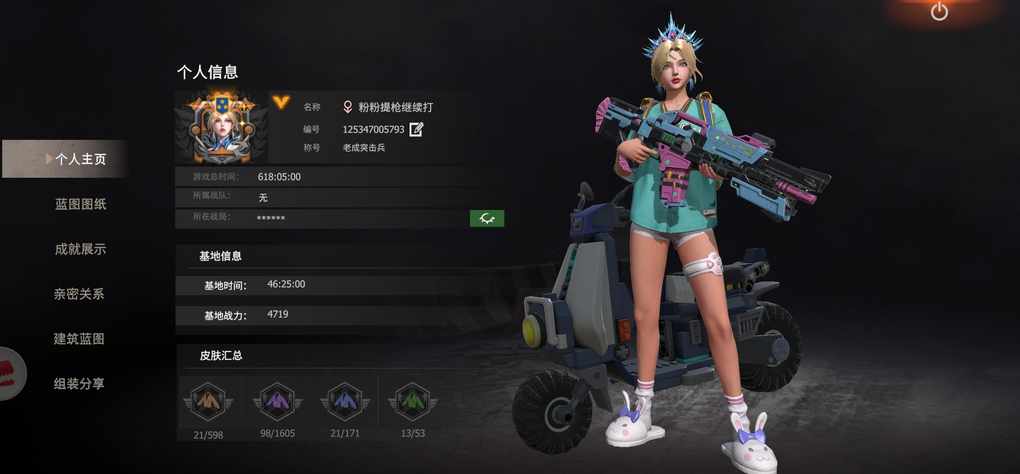Click the power button at top right
1020x474 pixels.
(x=939, y=12)
